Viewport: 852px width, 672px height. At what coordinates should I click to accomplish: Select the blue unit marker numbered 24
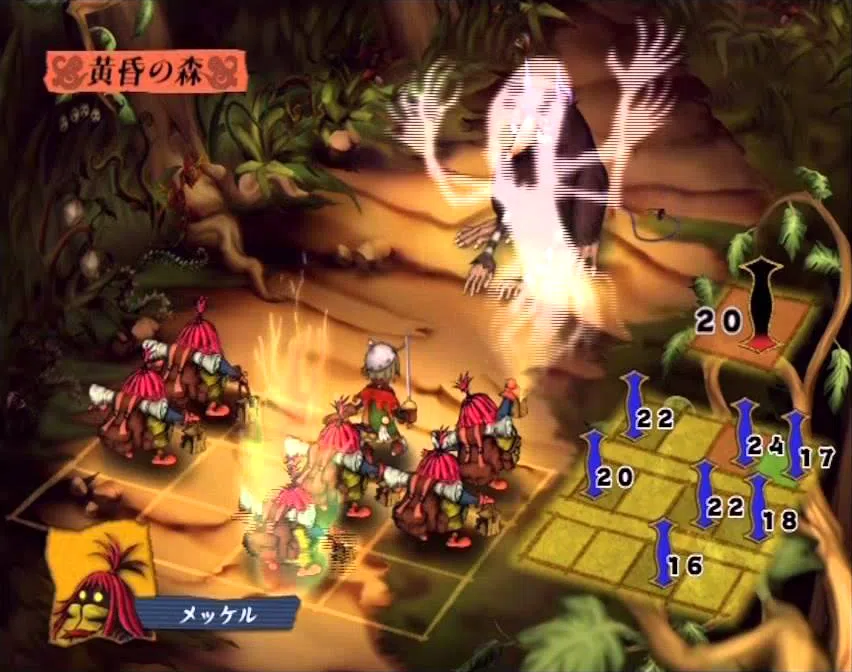(745, 432)
